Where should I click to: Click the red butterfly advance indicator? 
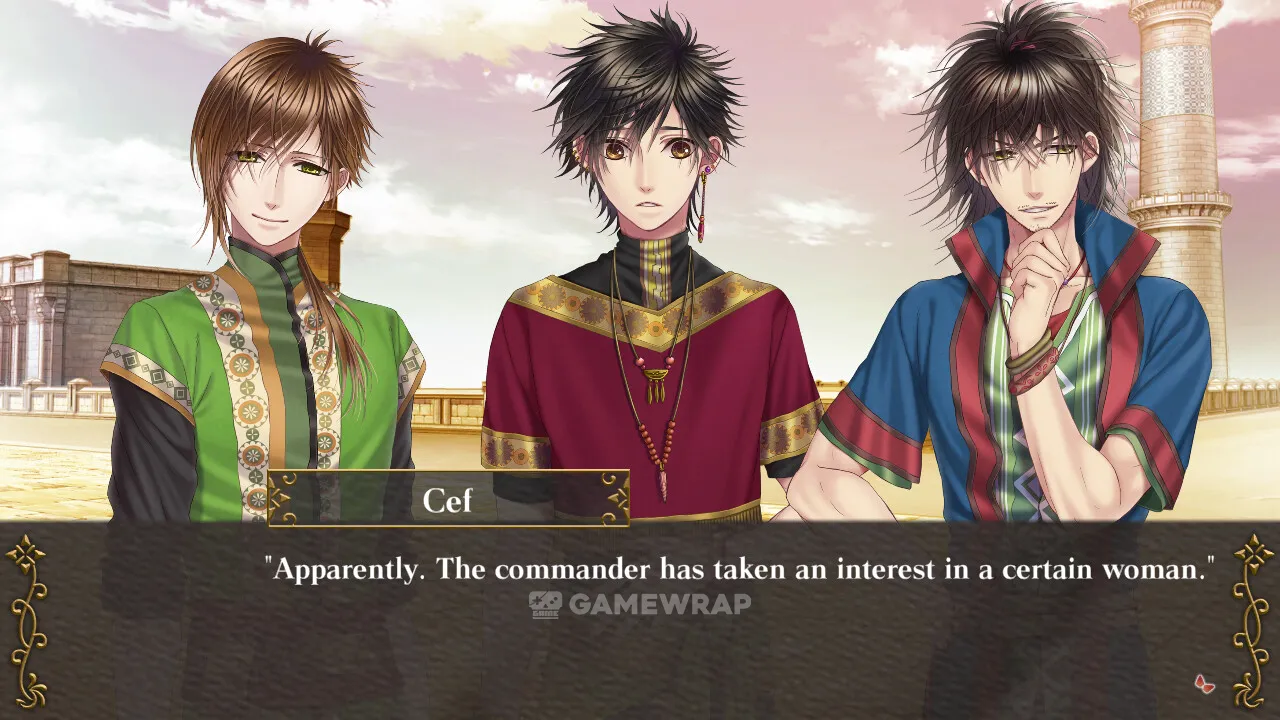[x=1204, y=684]
